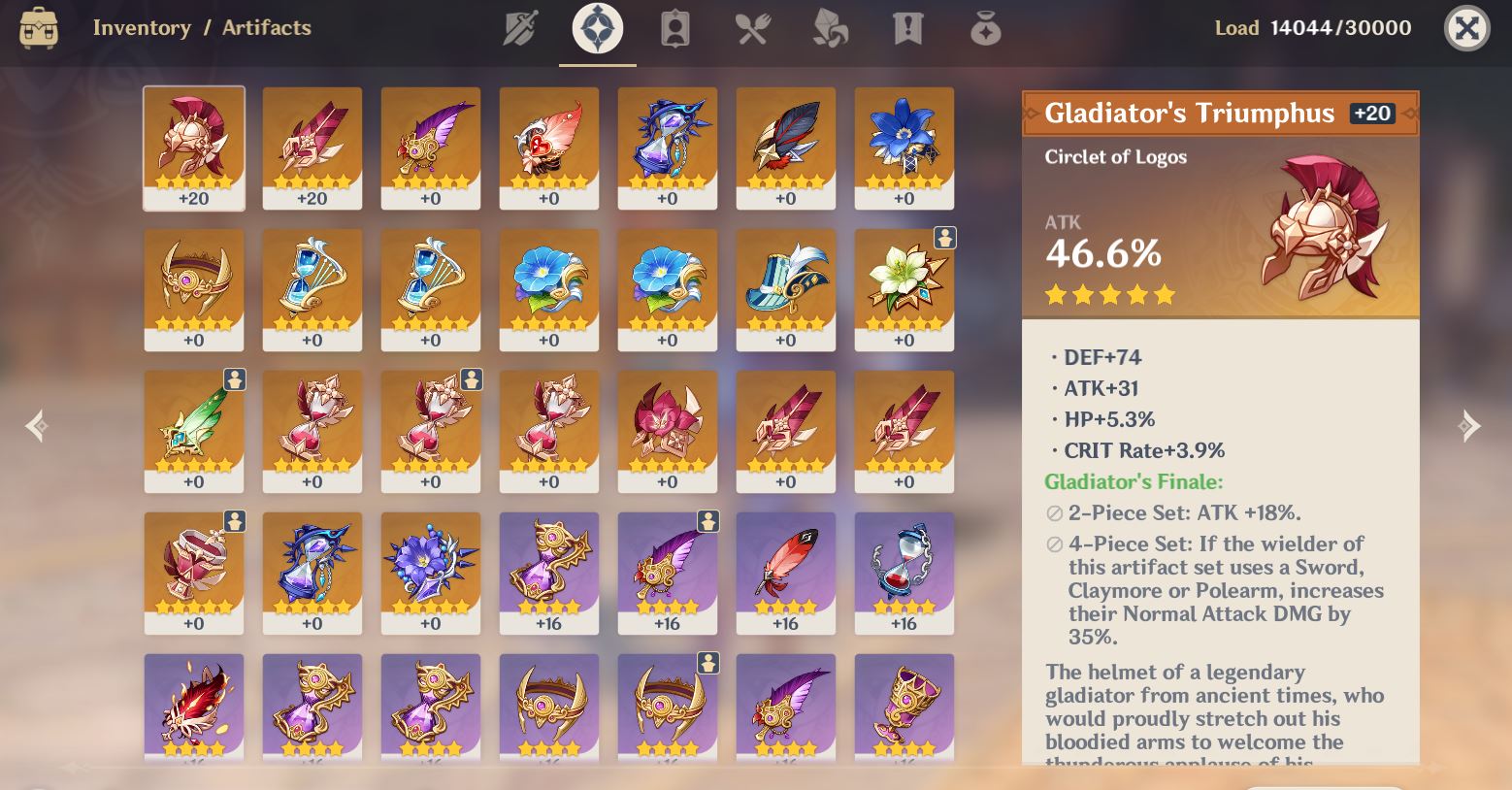Select the green sword-shaped artifact with equipped badge
This screenshot has width=1512, height=790.
point(193,430)
